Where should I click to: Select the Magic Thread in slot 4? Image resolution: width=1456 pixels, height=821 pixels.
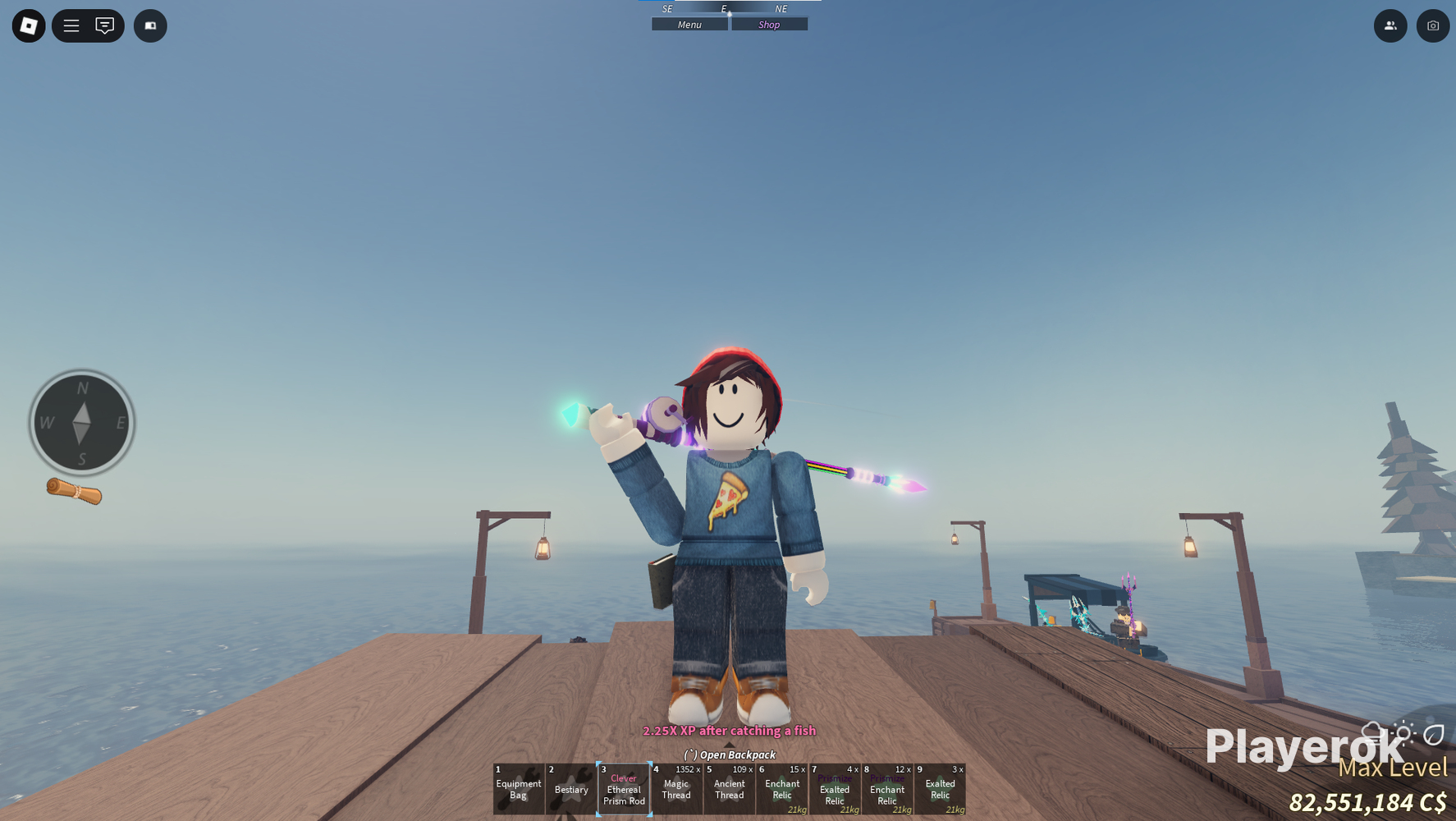(x=676, y=788)
